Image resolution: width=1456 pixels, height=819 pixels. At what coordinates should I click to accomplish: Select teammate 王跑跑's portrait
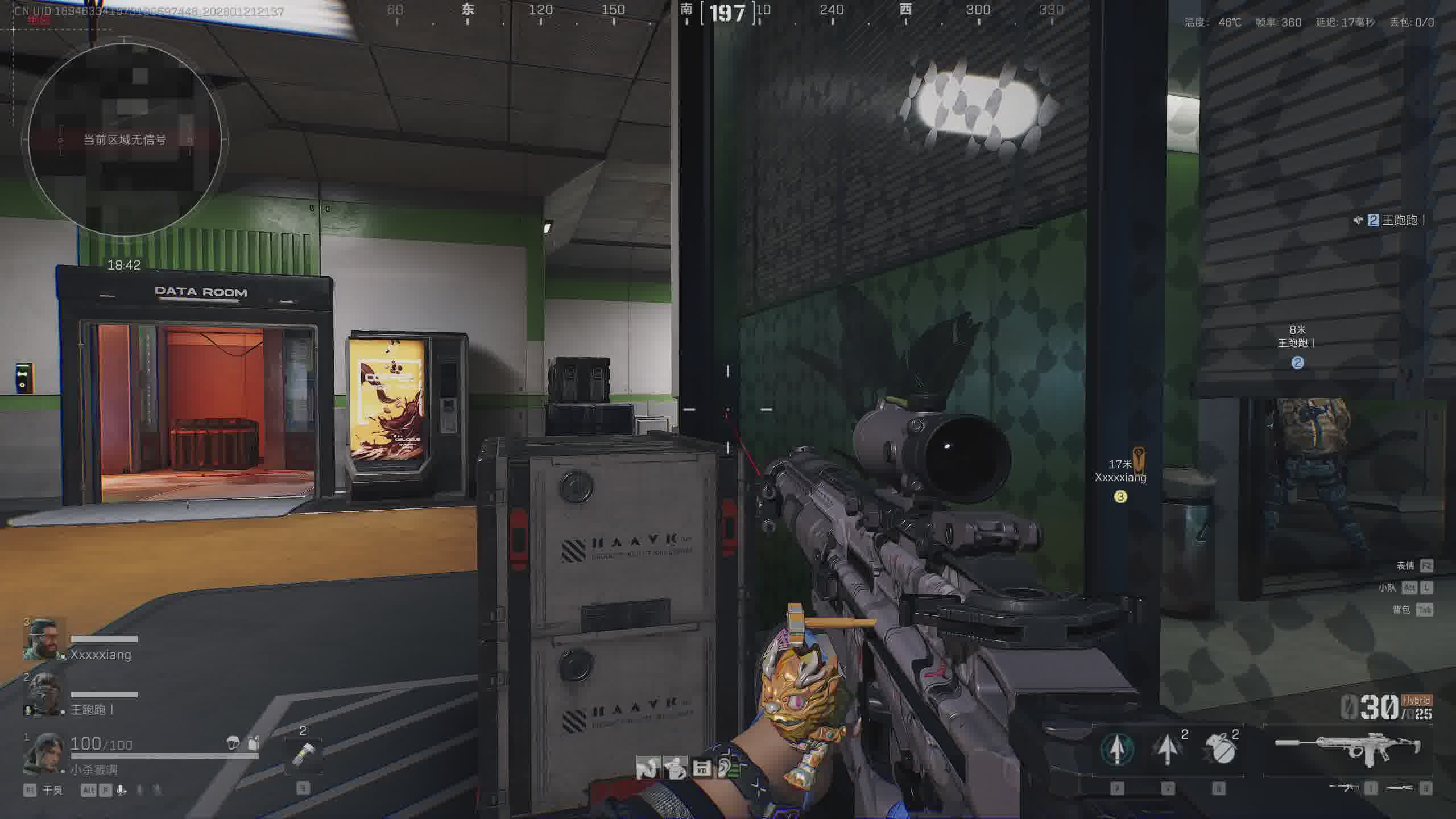(43, 694)
